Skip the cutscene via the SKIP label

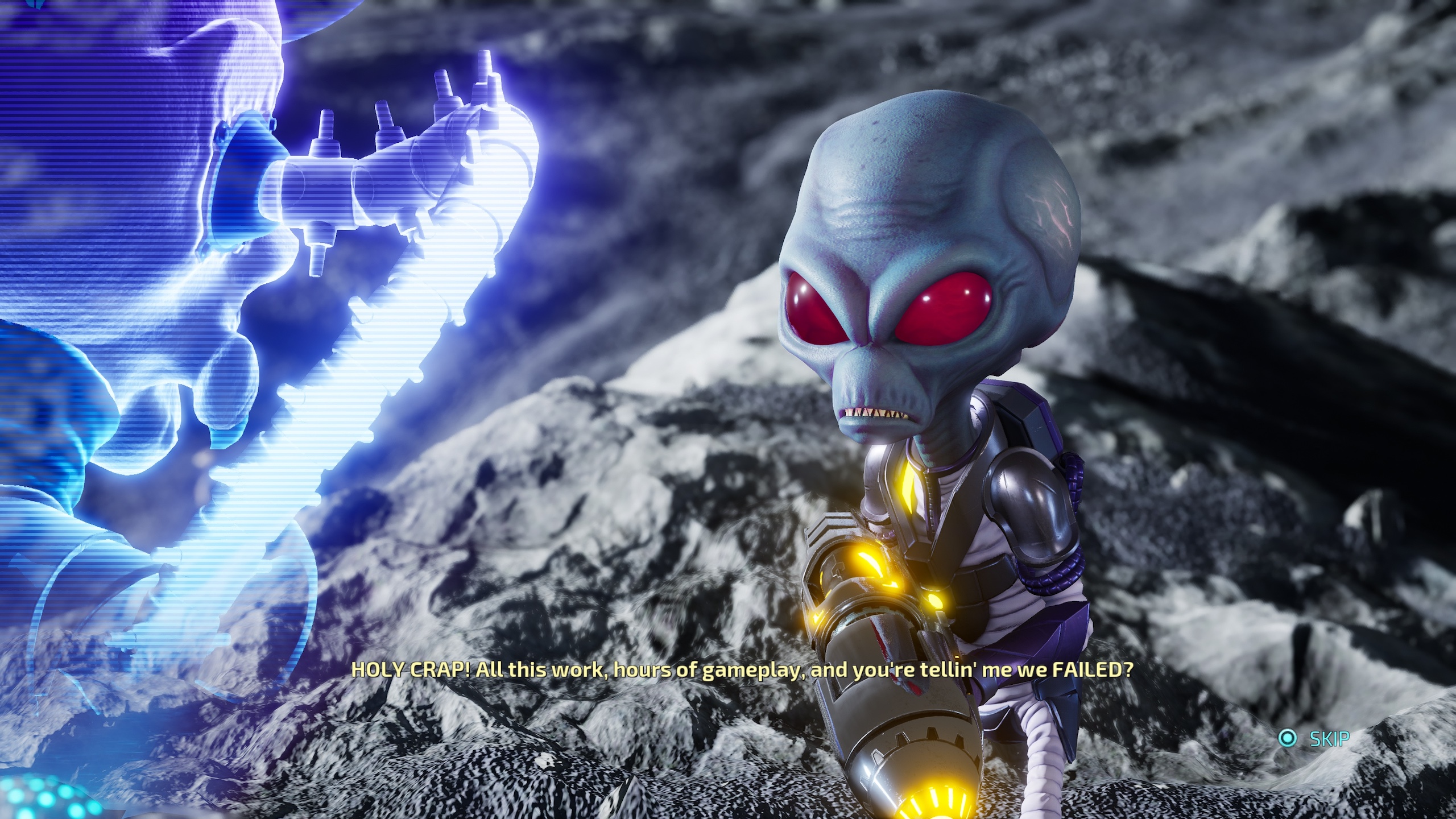click(x=1329, y=739)
